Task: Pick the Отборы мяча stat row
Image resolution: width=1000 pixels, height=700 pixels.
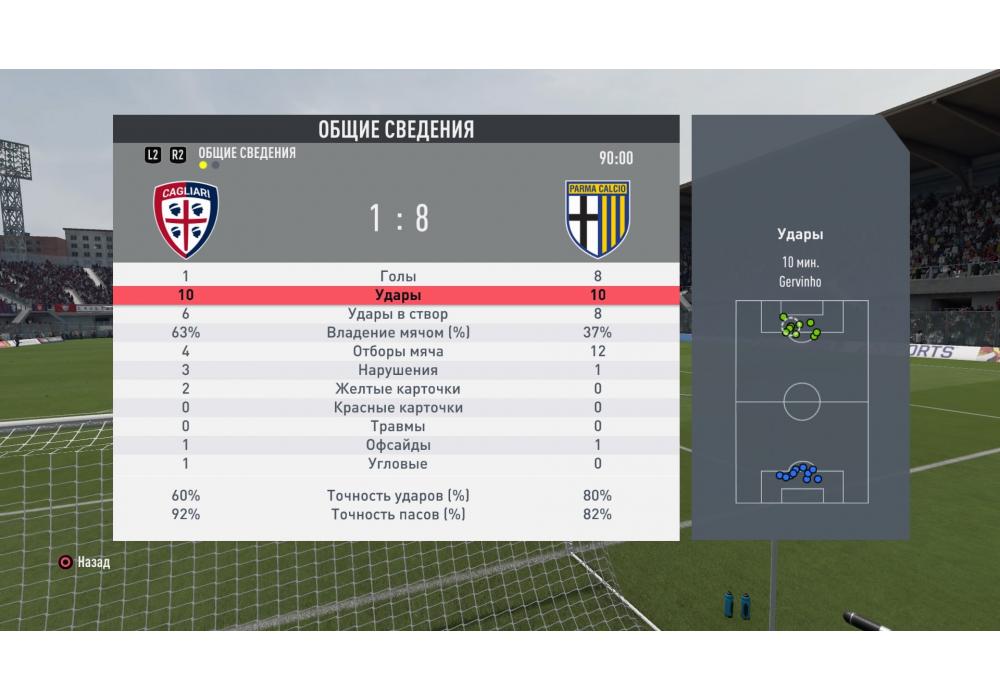Action: pos(398,351)
